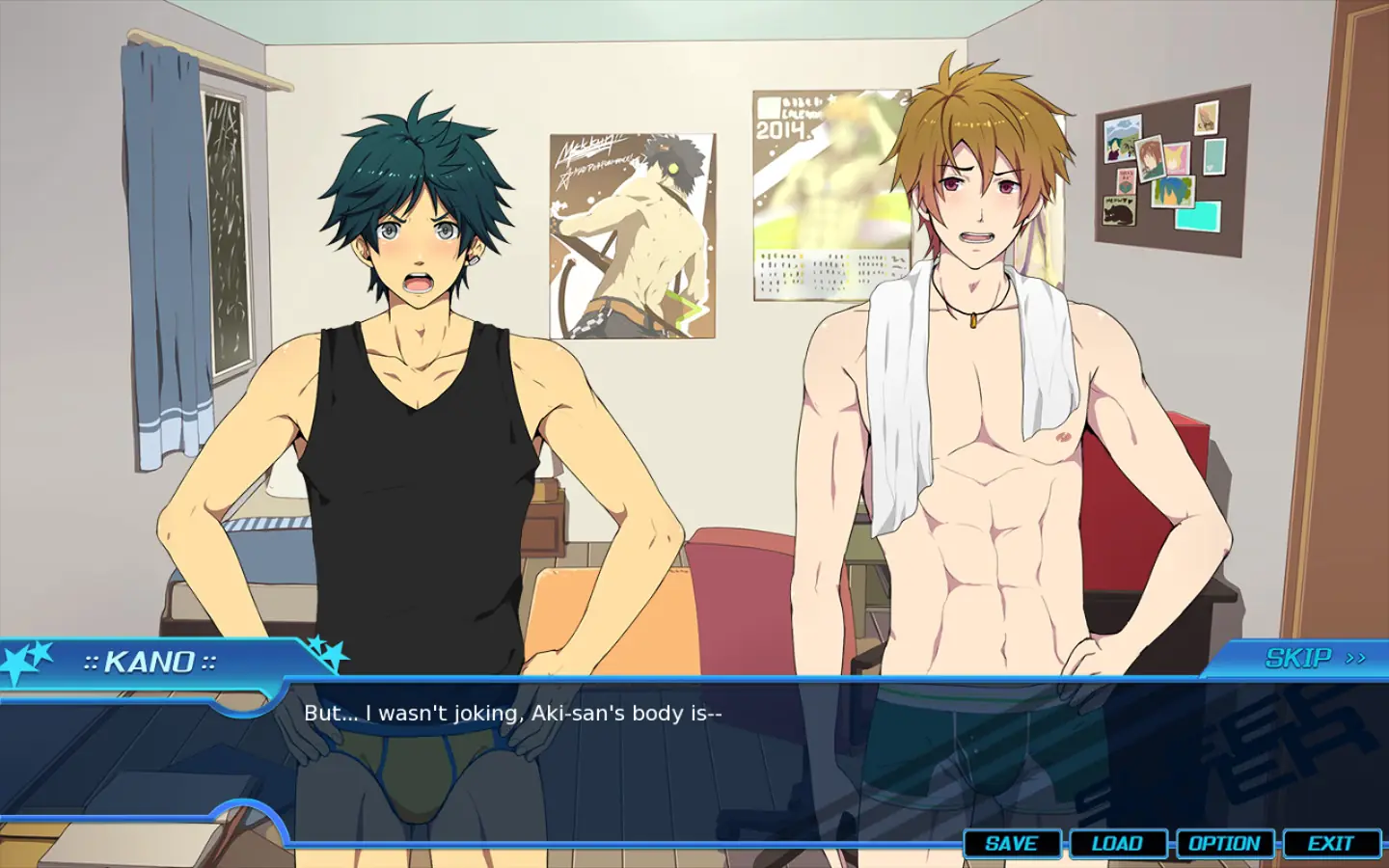Viewport: 1389px width, 868px height.
Task: Click EXIT to leave the game
Action: click(1330, 844)
